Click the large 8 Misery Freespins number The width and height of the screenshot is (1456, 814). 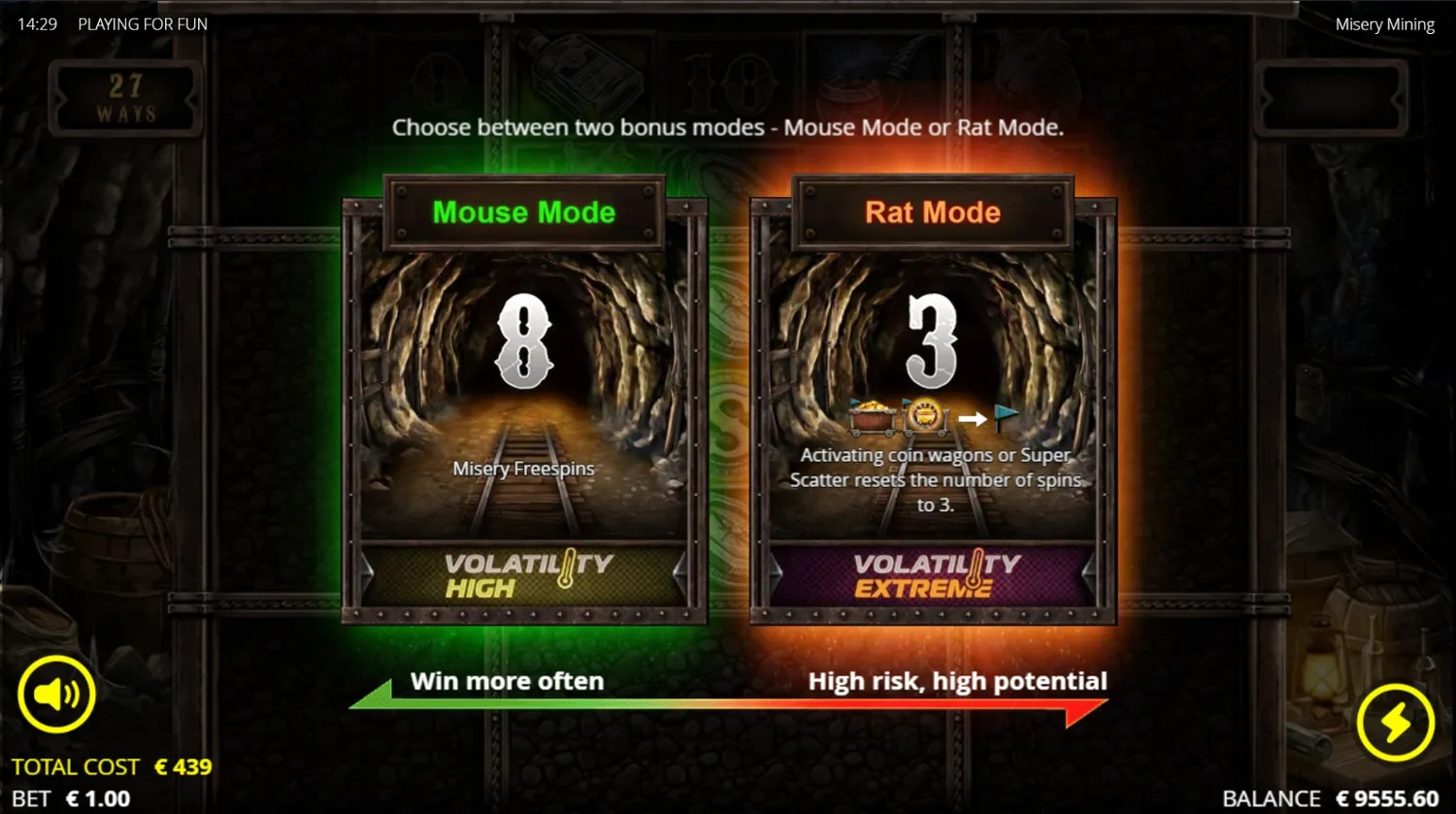point(524,342)
